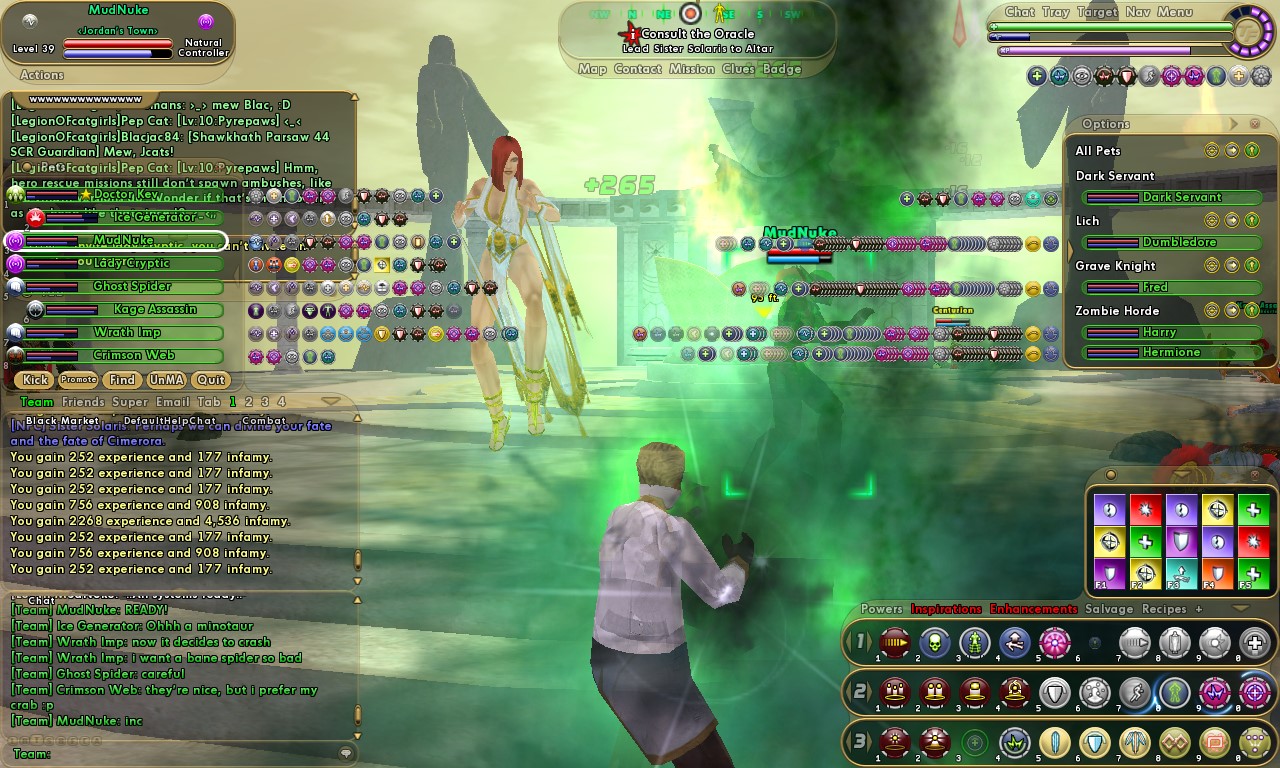Open the Inspirations tab
This screenshot has width=1280, height=768.
(x=946, y=609)
